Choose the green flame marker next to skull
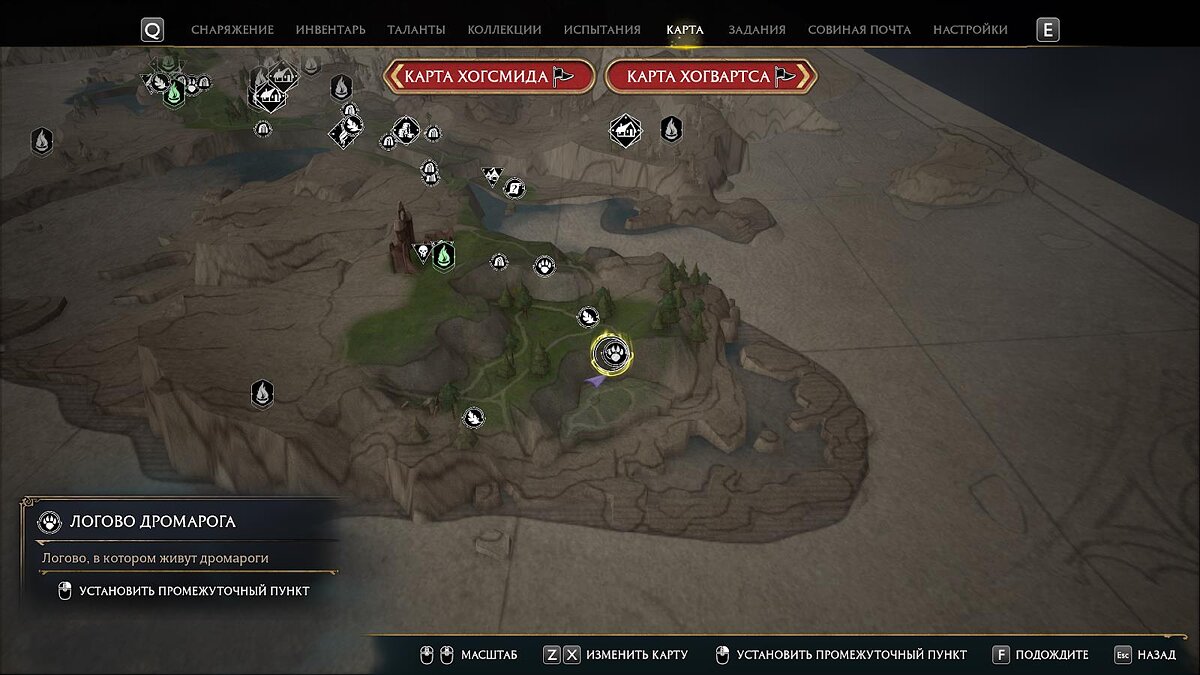1200x675 pixels. click(444, 256)
